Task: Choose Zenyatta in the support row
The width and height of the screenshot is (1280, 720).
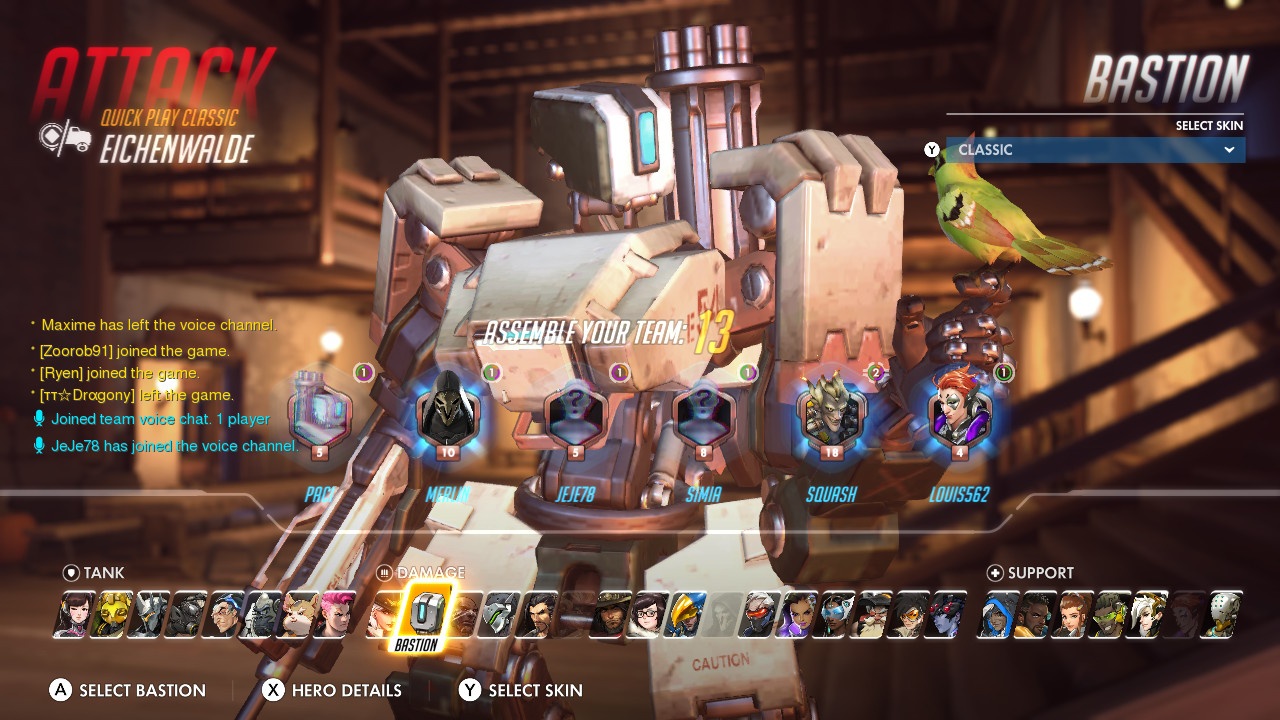Action: coord(1220,613)
